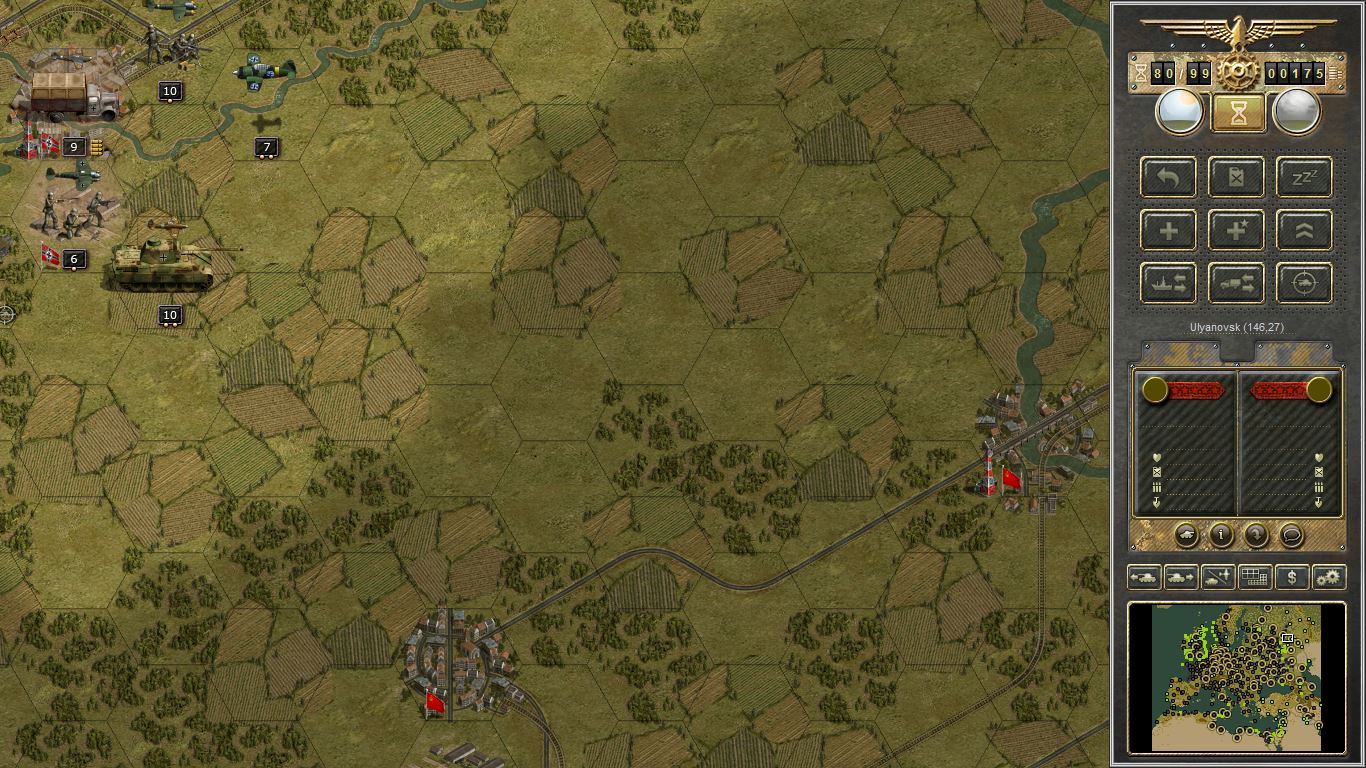The height and width of the screenshot is (768, 1366).
Task: Undo last move with curved arrow icon
Action: 1167,177
